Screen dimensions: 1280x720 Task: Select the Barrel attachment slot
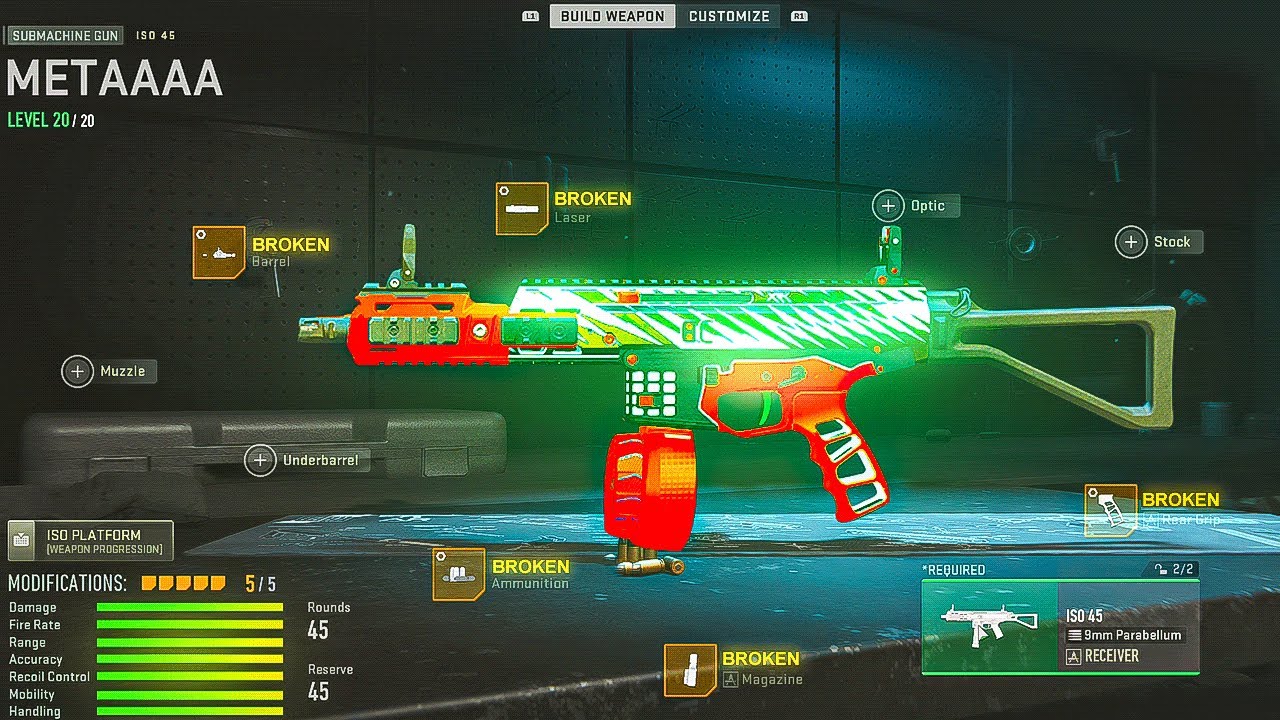point(219,252)
